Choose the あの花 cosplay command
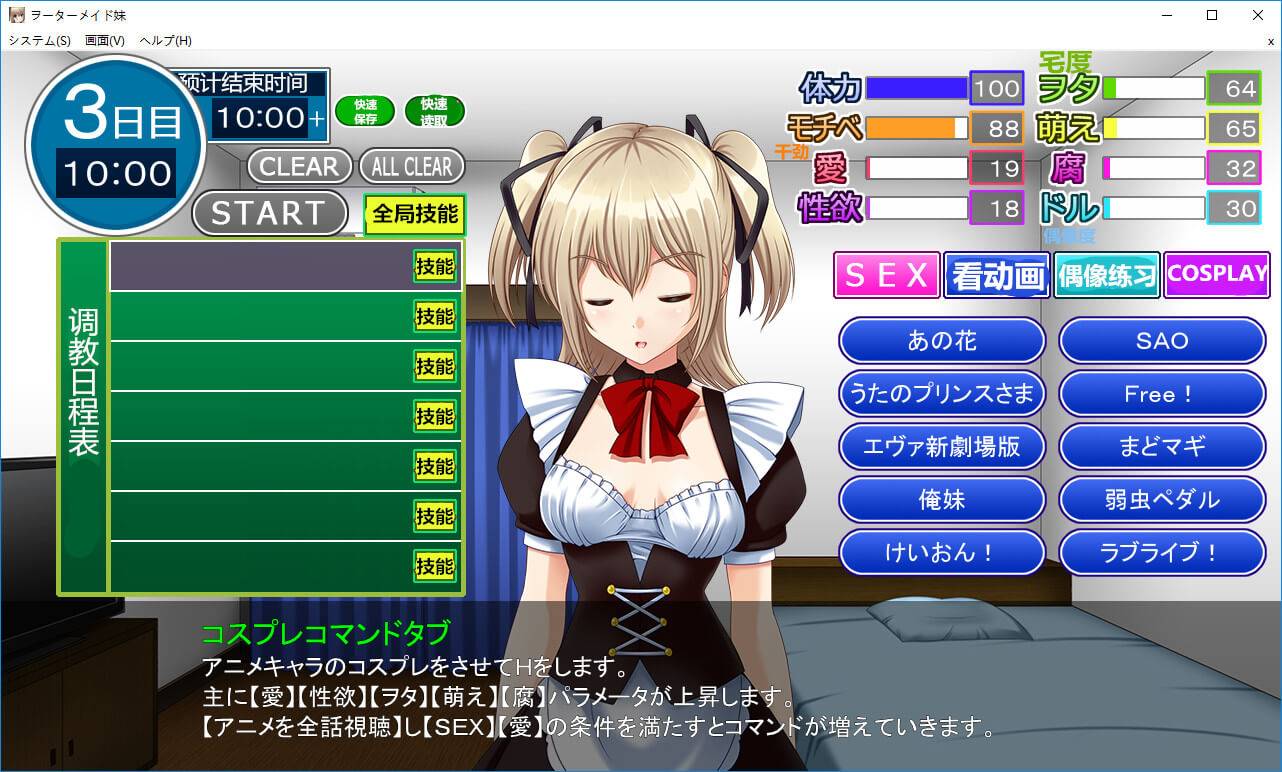Screen dimensions: 1282x772 (942, 341)
